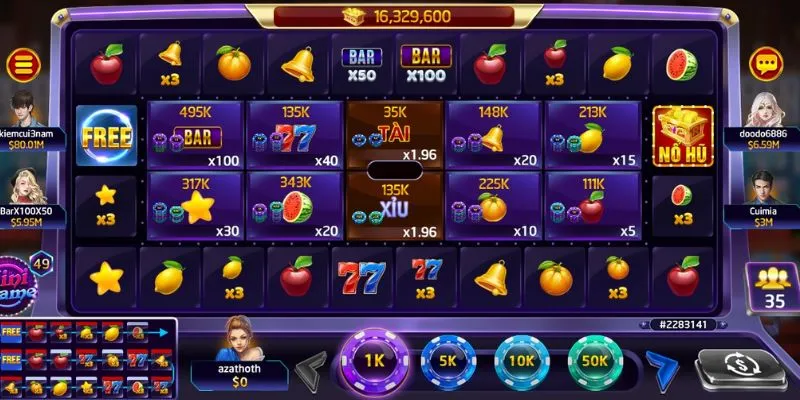Bet on the star x30 tile
Image resolution: width=800 pixels, height=400 pixels.
point(196,207)
